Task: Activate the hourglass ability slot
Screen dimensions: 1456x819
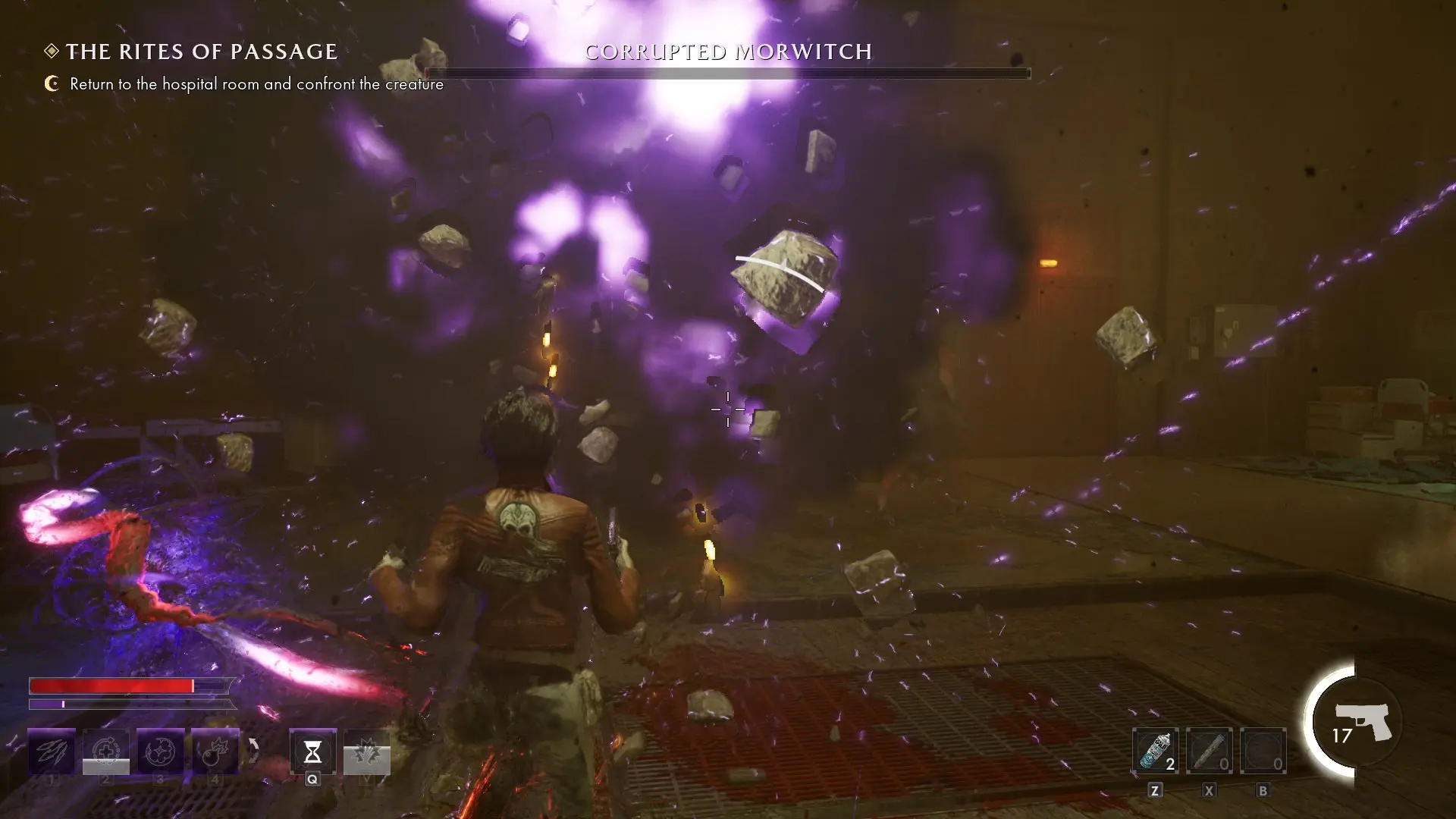Action: 312,752
